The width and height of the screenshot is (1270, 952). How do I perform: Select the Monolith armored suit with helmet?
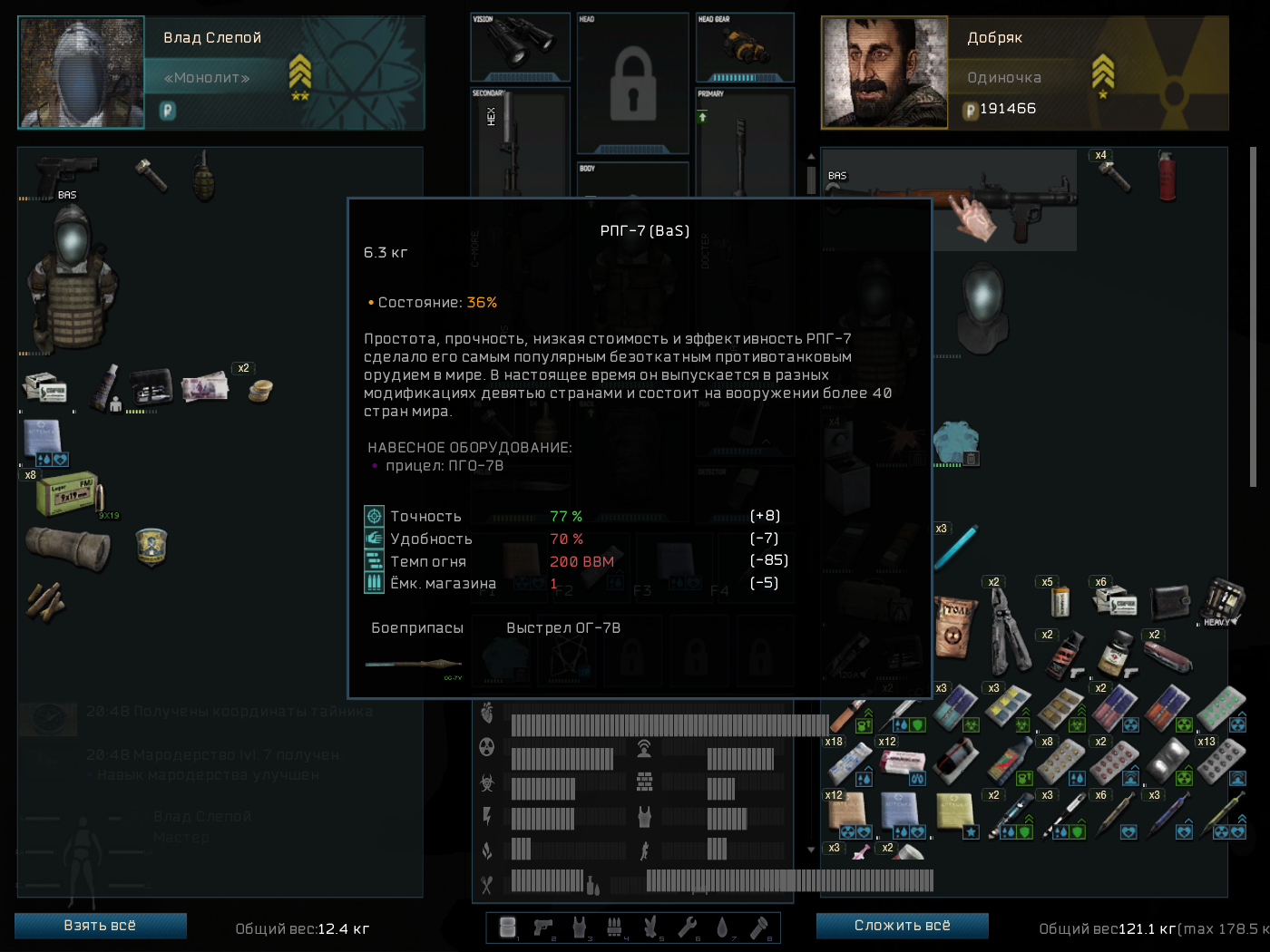[x=71, y=279]
